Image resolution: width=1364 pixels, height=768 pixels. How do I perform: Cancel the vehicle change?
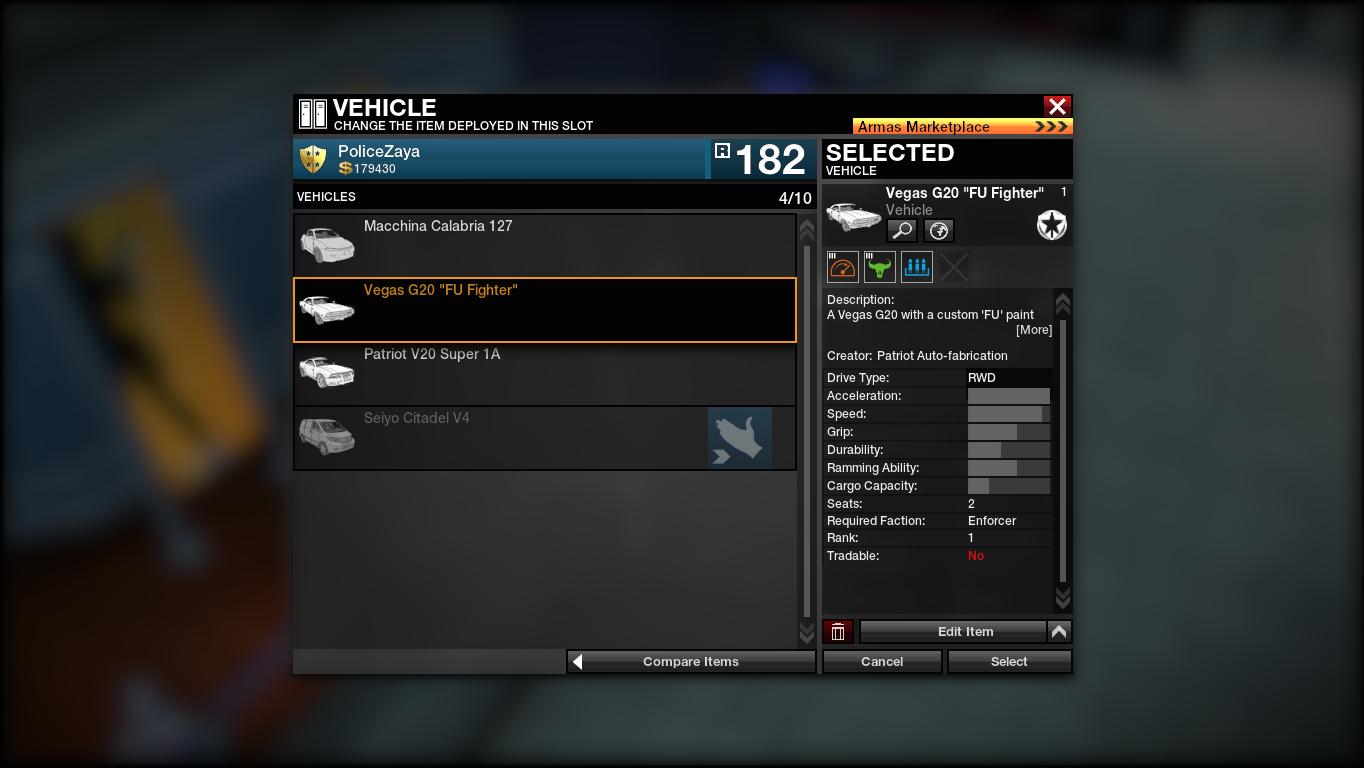(882, 662)
